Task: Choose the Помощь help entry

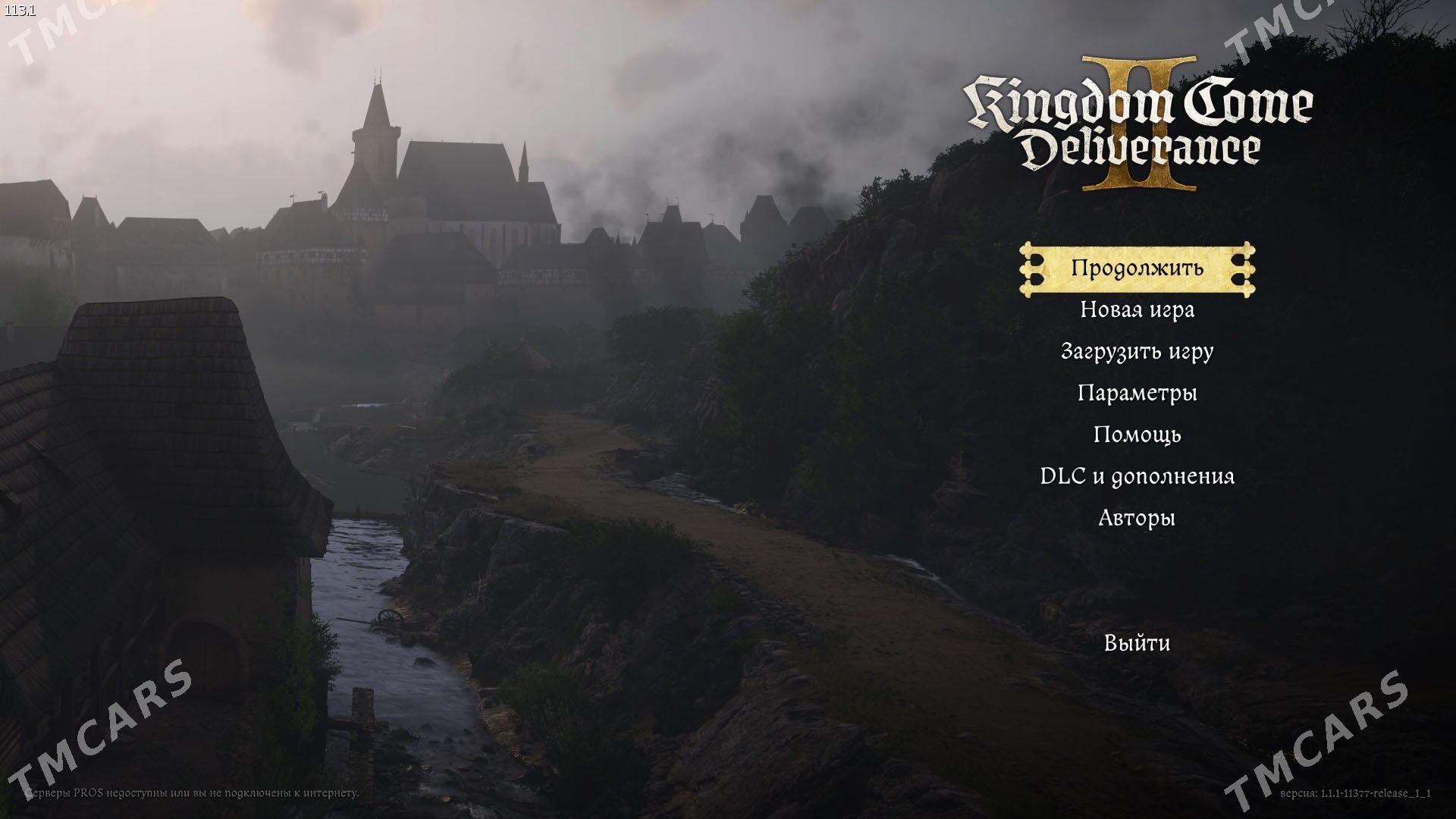Action: click(x=1137, y=435)
